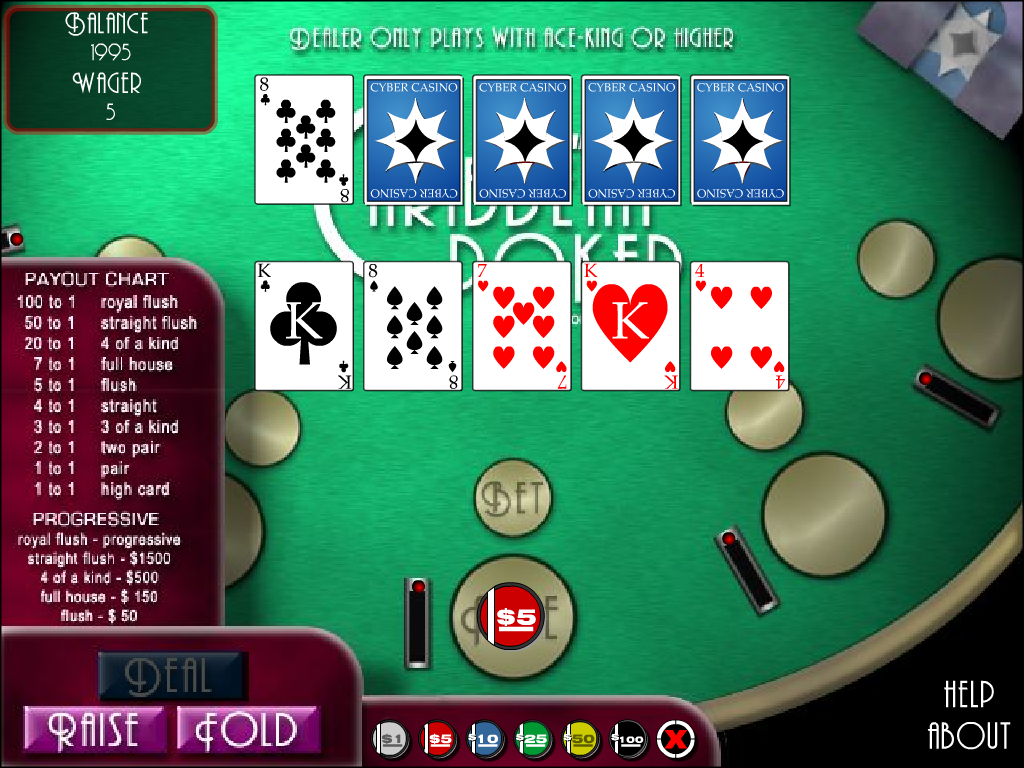1024x768 pixels.
Task: Open the Help screen
Action: (968, 693)
